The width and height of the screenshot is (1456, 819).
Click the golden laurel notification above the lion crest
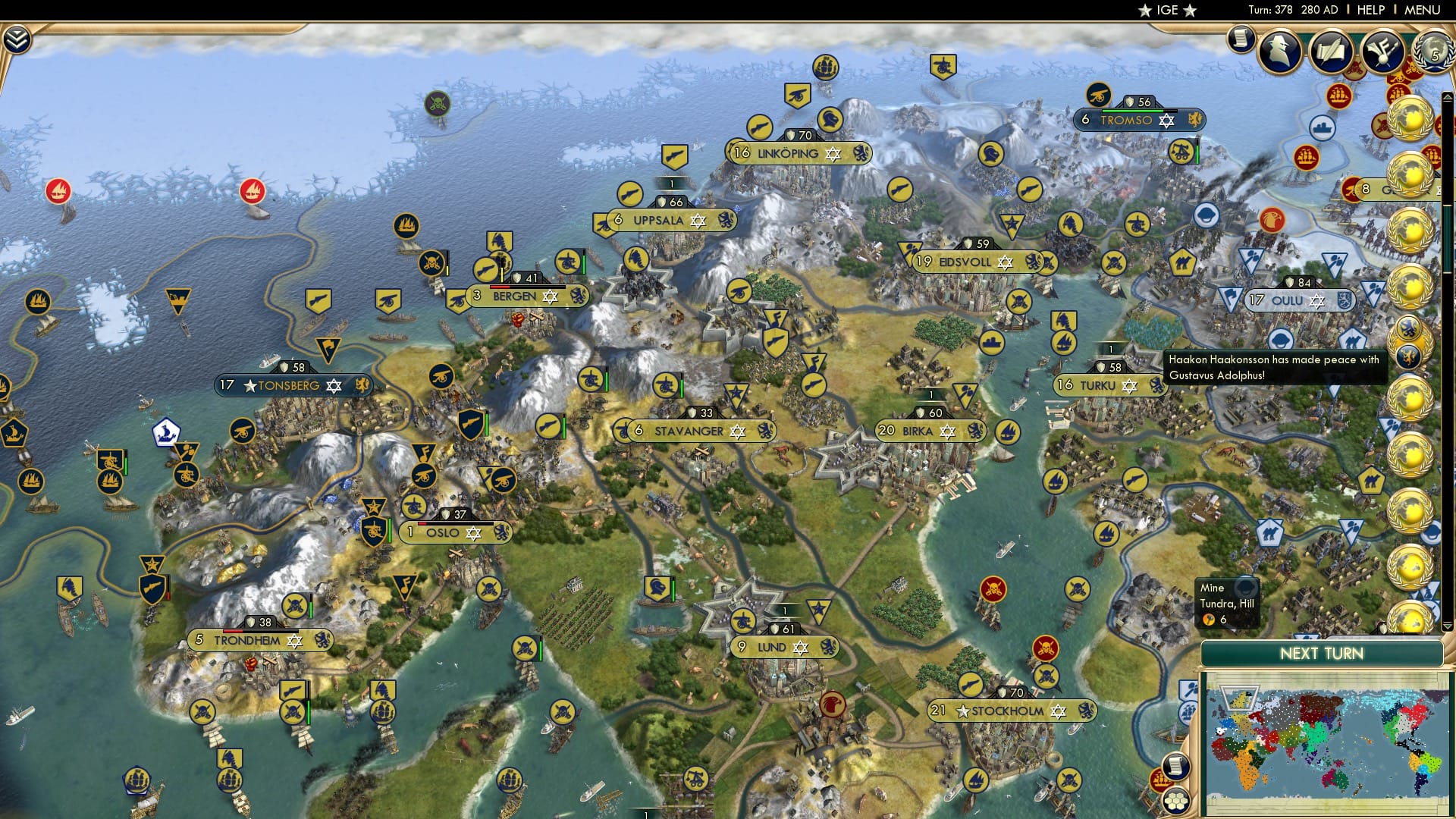(x=1412, y=286)
